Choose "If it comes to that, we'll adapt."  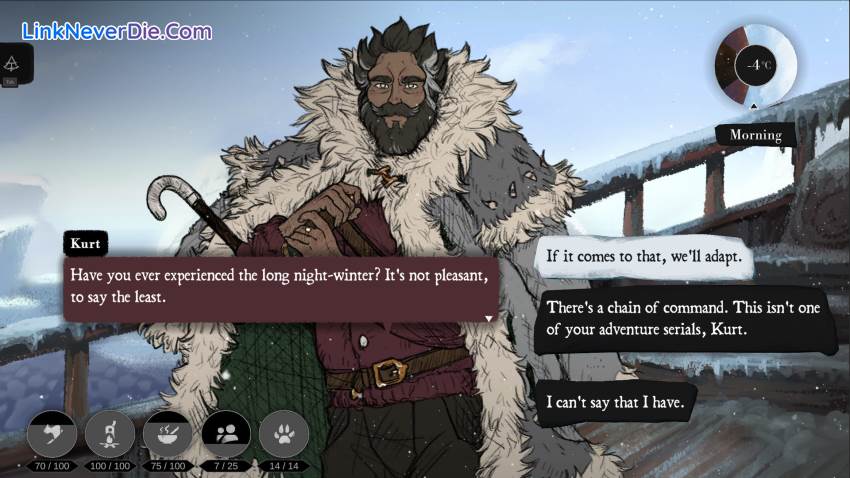tap(645, 257)
